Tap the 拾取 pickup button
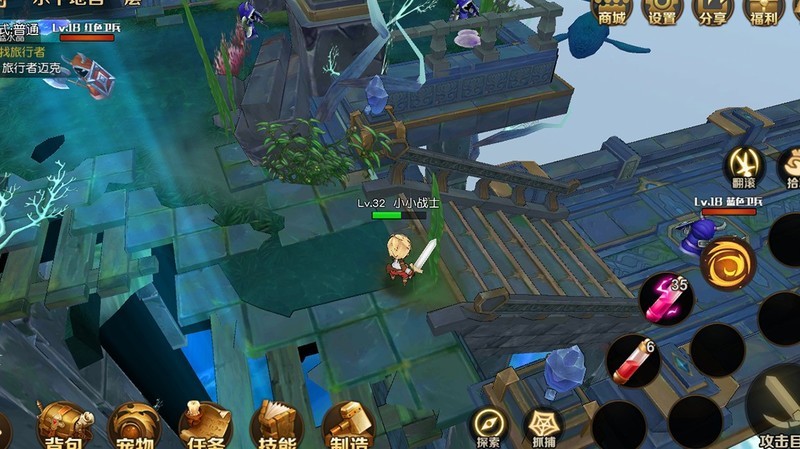The image size is (800, 449). click(x=790, y=166)
